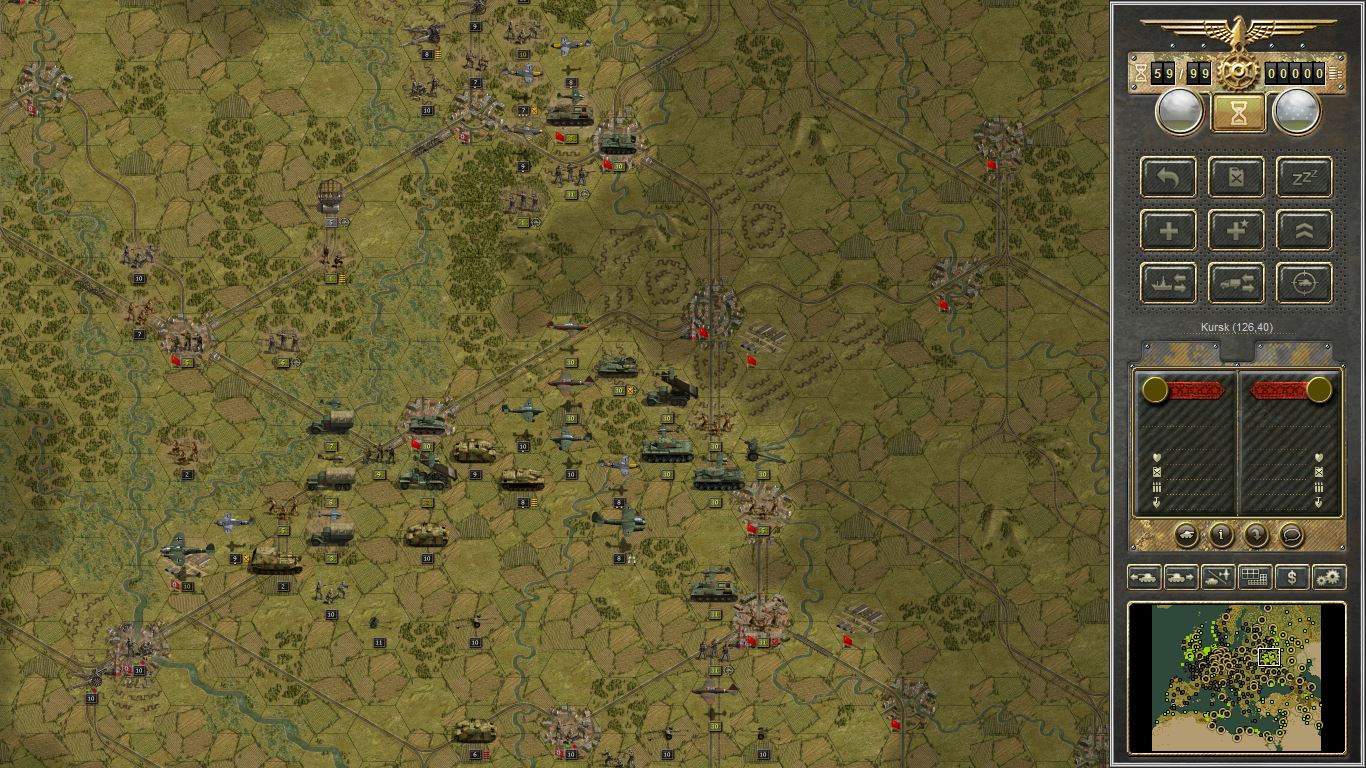The height and width of the screenshot is (768, 1366).
Task: Open the purchase screen dollar icon
Action: (x=1293, y=577)
